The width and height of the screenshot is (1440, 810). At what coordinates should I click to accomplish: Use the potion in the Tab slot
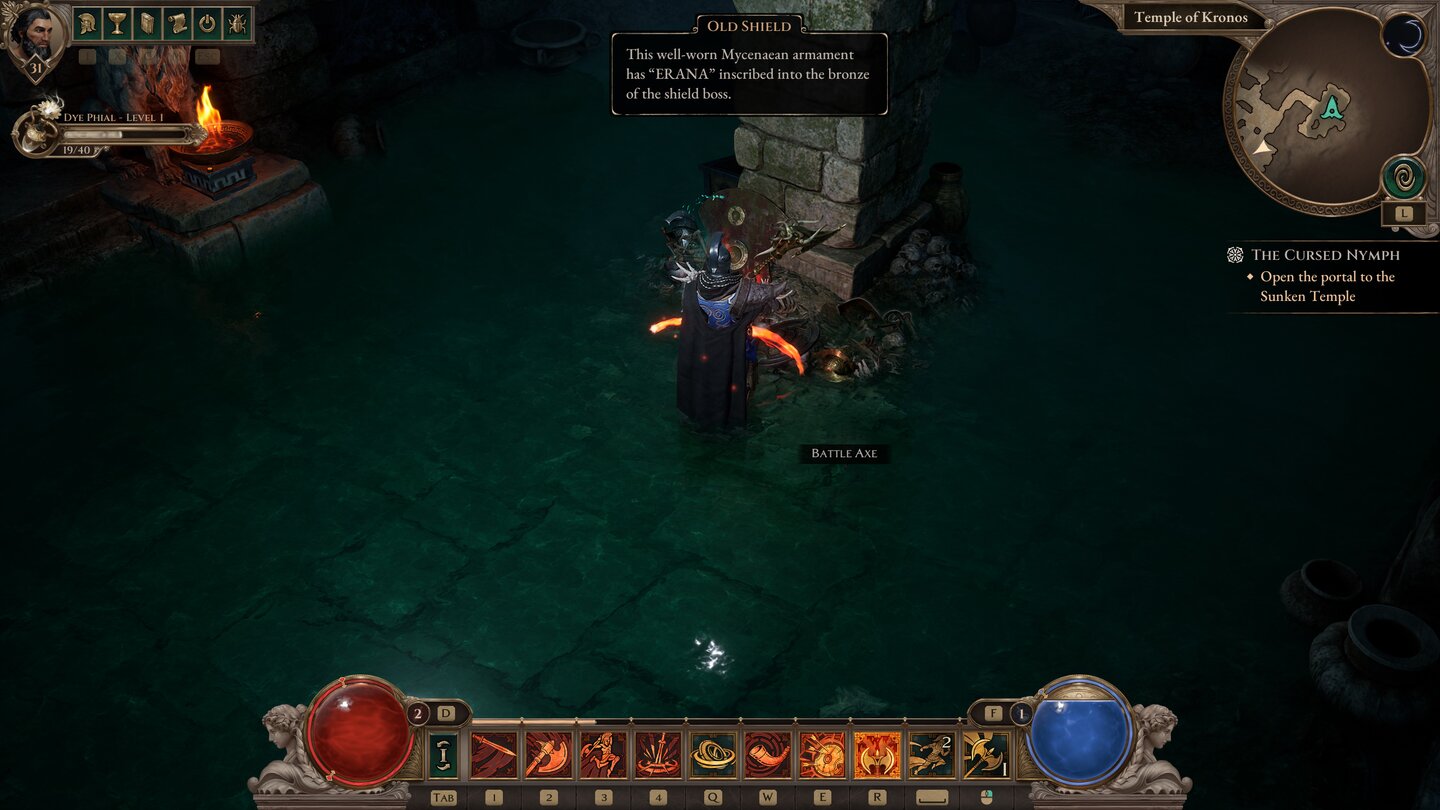click(x=443, y=755)
